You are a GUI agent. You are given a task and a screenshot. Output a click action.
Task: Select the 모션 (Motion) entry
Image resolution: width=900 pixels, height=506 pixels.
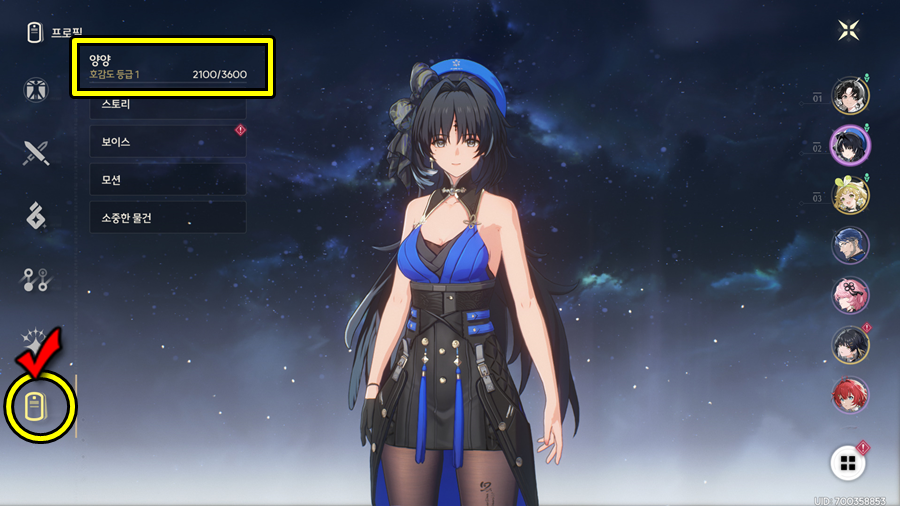pyautogui.click(x=167, y=180)
